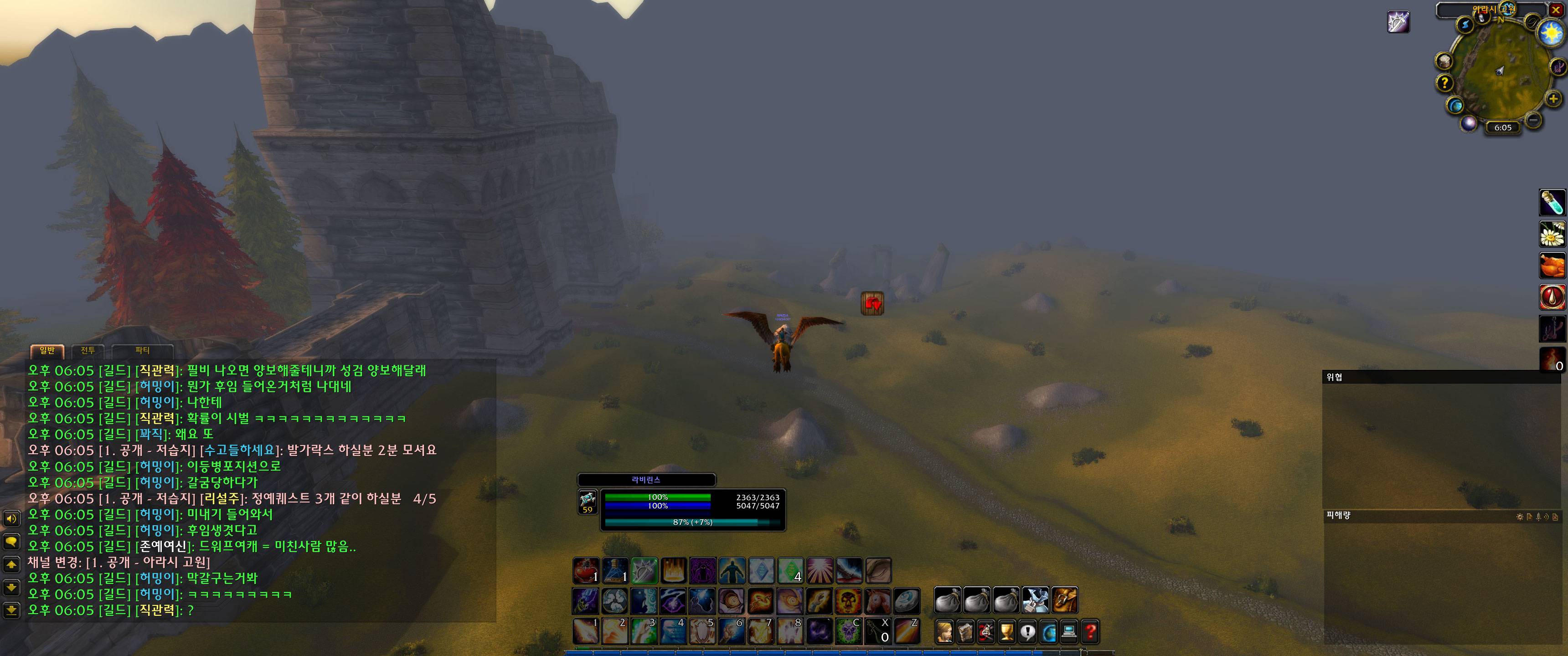Open the backpack bag slot
The height and width of the screenshot is (656, 1568).
tap(1065, 600)
